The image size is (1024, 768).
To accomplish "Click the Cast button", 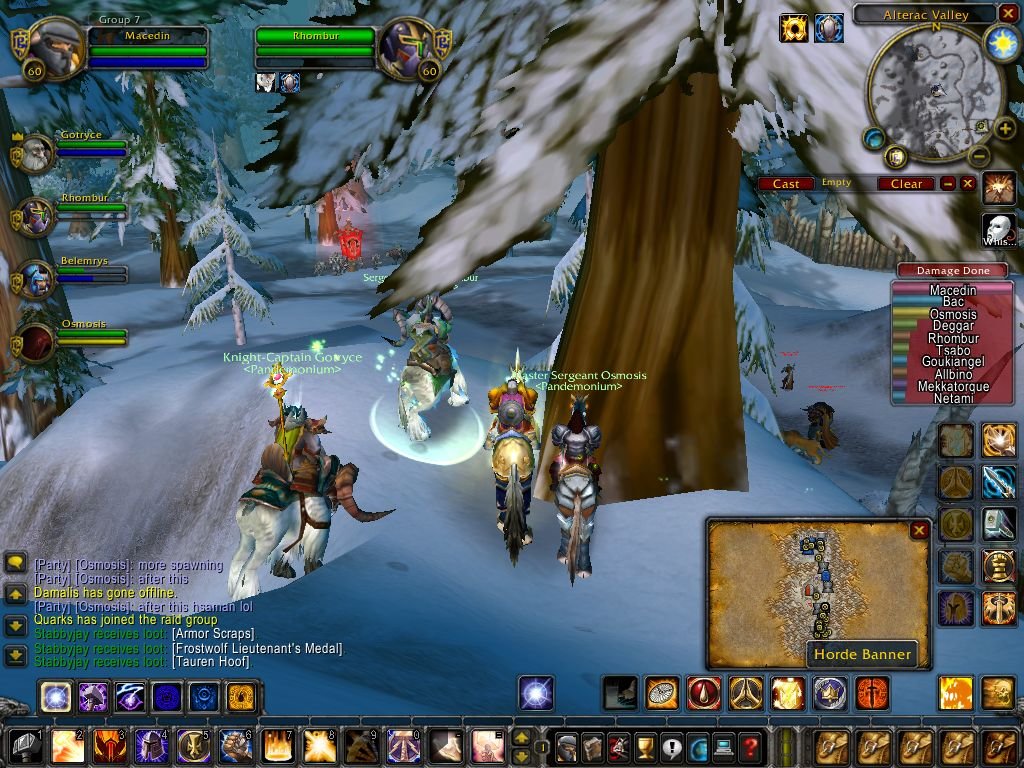I will (x=786, y=184).
